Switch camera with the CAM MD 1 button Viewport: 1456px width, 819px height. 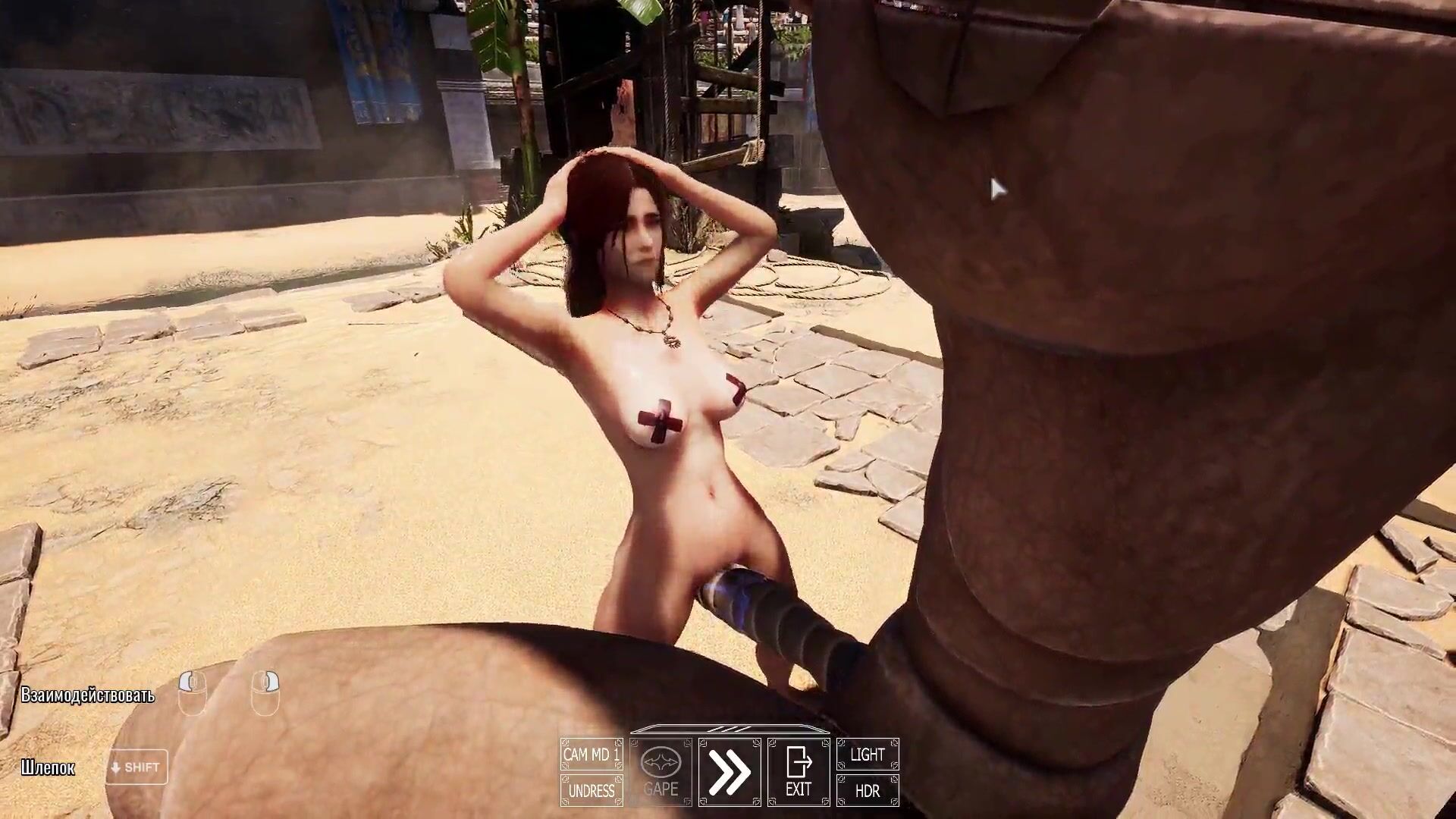[x=591, y=755]
